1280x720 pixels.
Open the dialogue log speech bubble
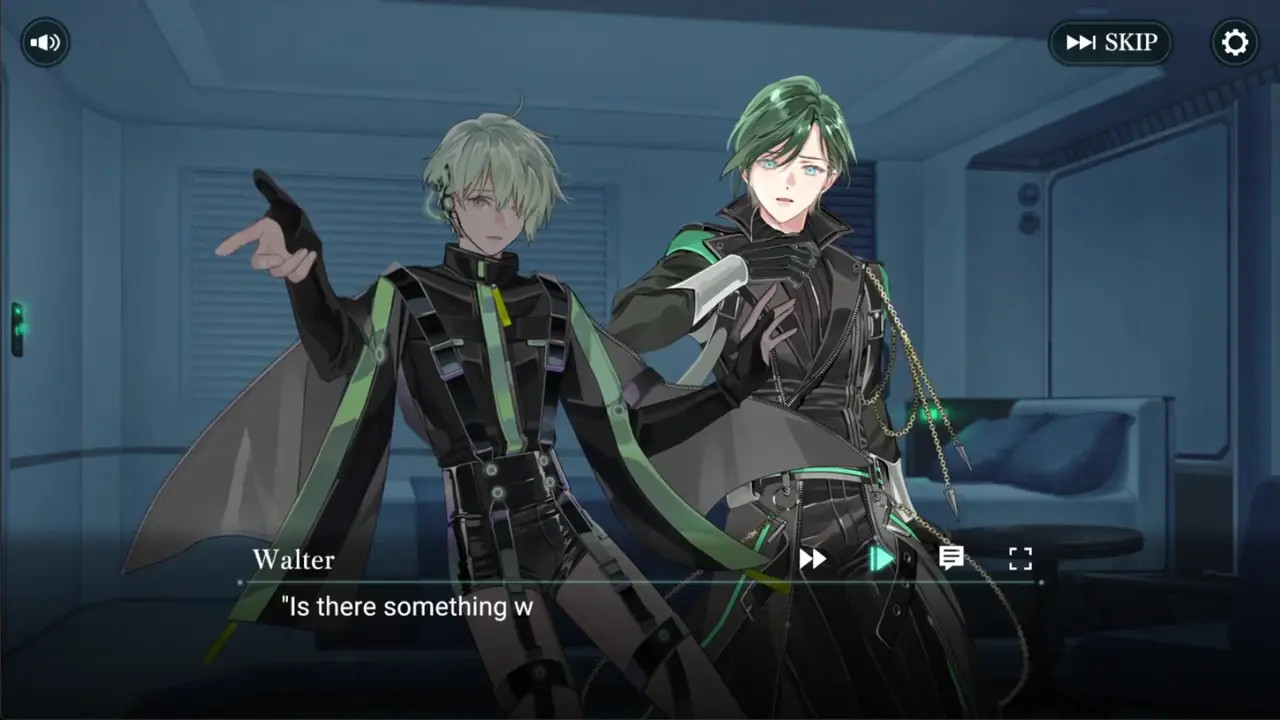coord(951,558)
